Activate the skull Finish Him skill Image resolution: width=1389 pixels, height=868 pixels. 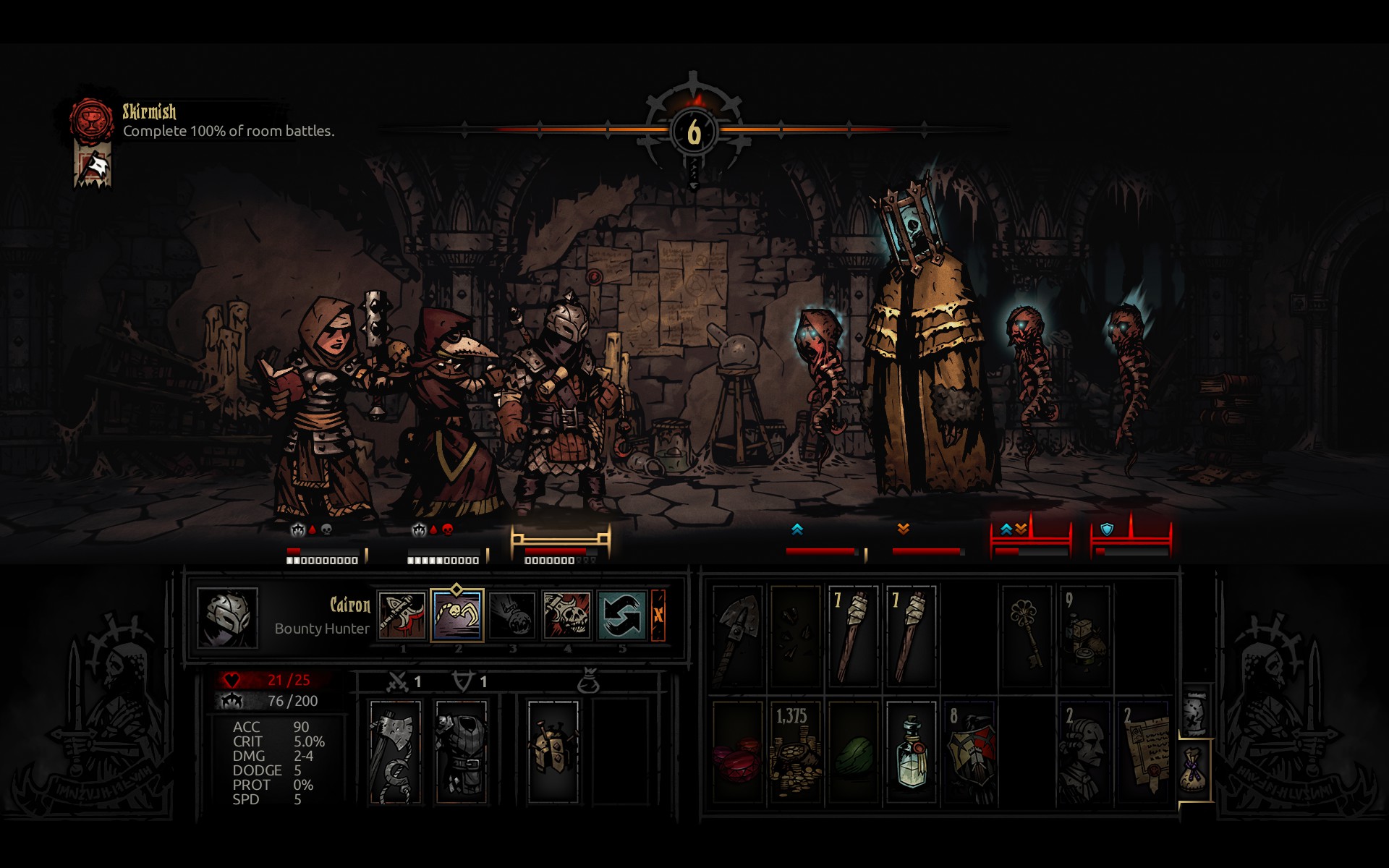click(566, 616)
